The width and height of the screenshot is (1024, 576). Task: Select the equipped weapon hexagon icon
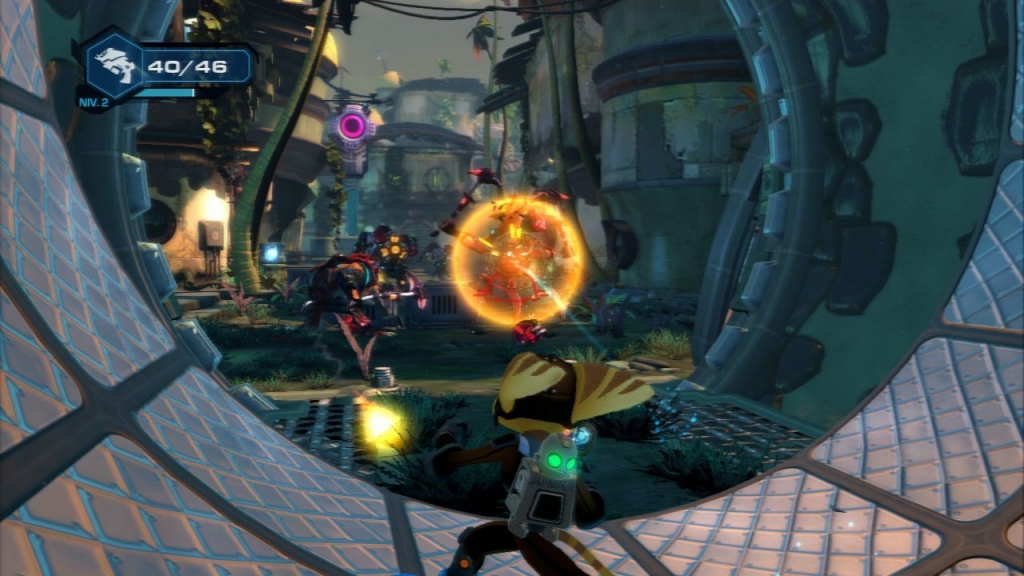click(x=111, y=65)
